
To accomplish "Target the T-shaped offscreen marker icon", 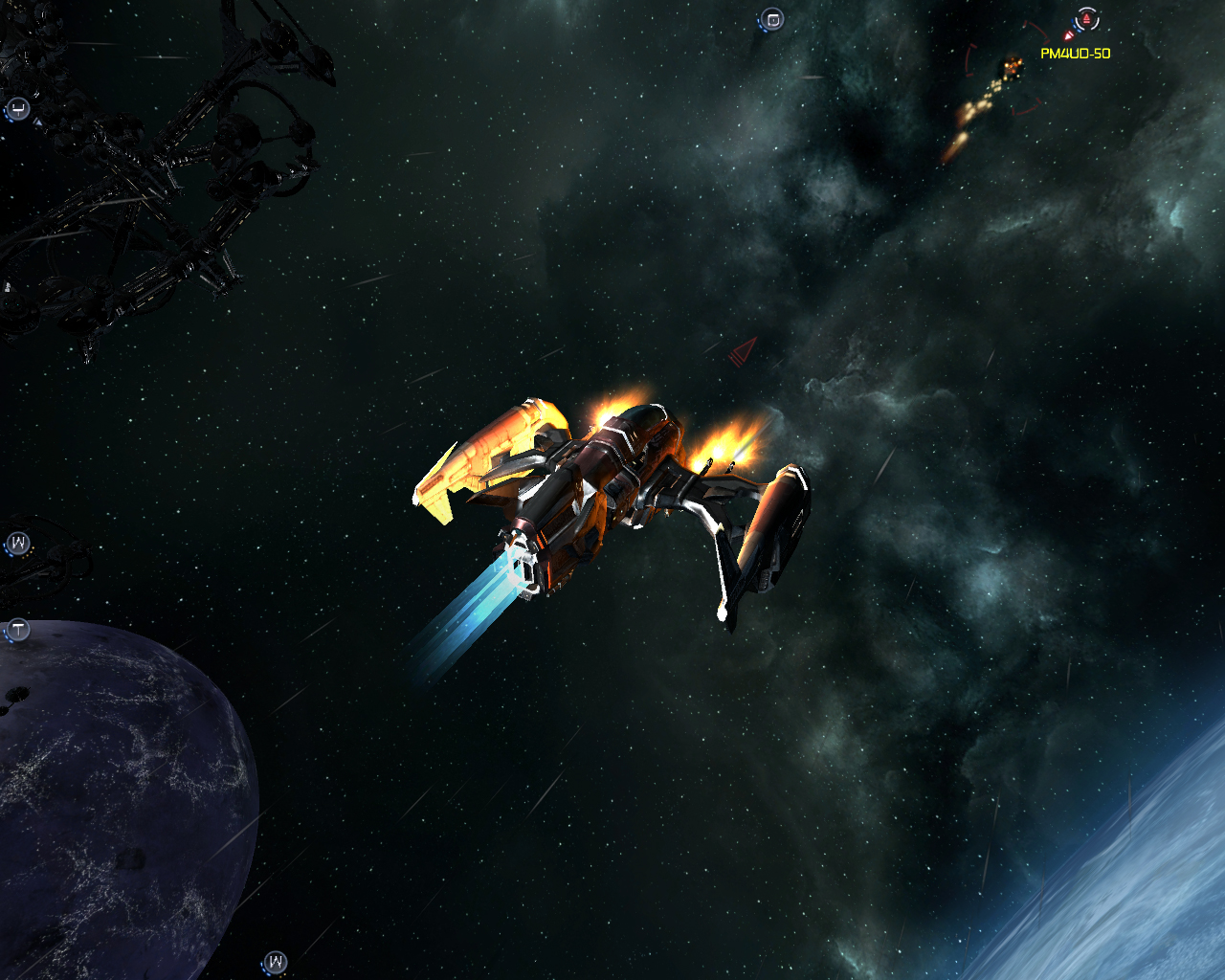I will [x=18, y=630].
